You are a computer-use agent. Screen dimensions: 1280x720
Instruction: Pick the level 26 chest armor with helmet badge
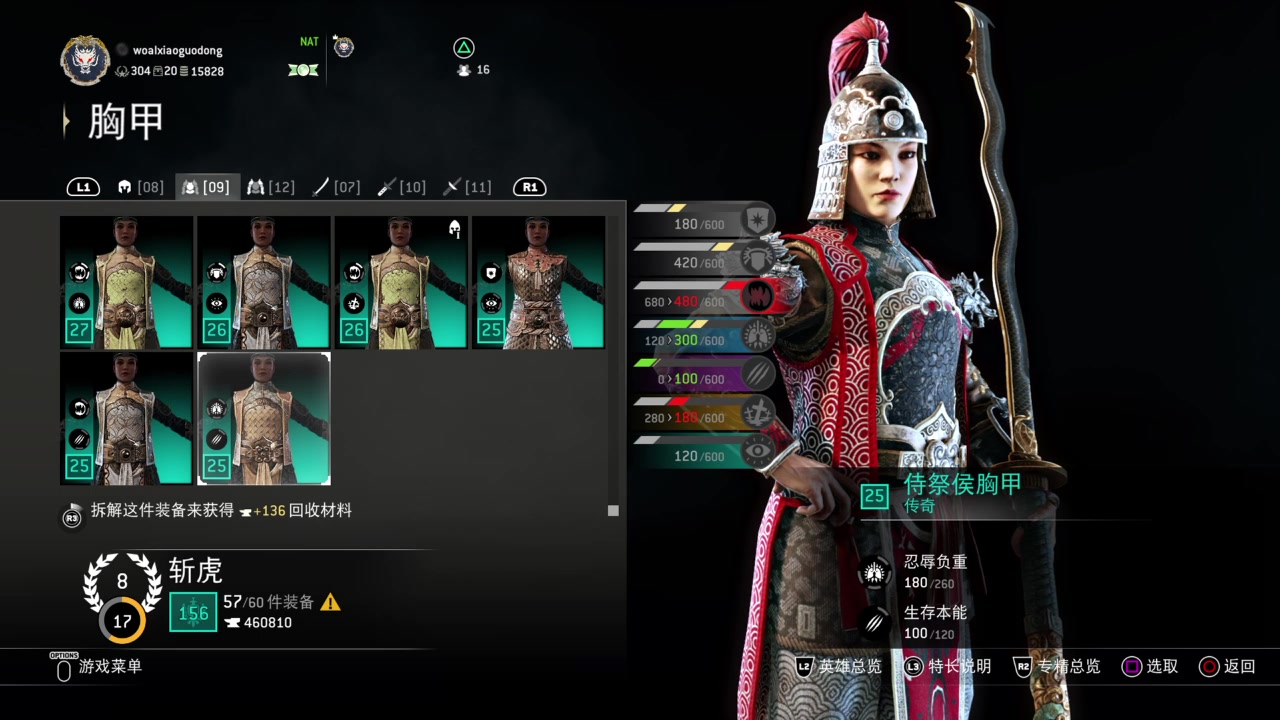pos(401,282)
